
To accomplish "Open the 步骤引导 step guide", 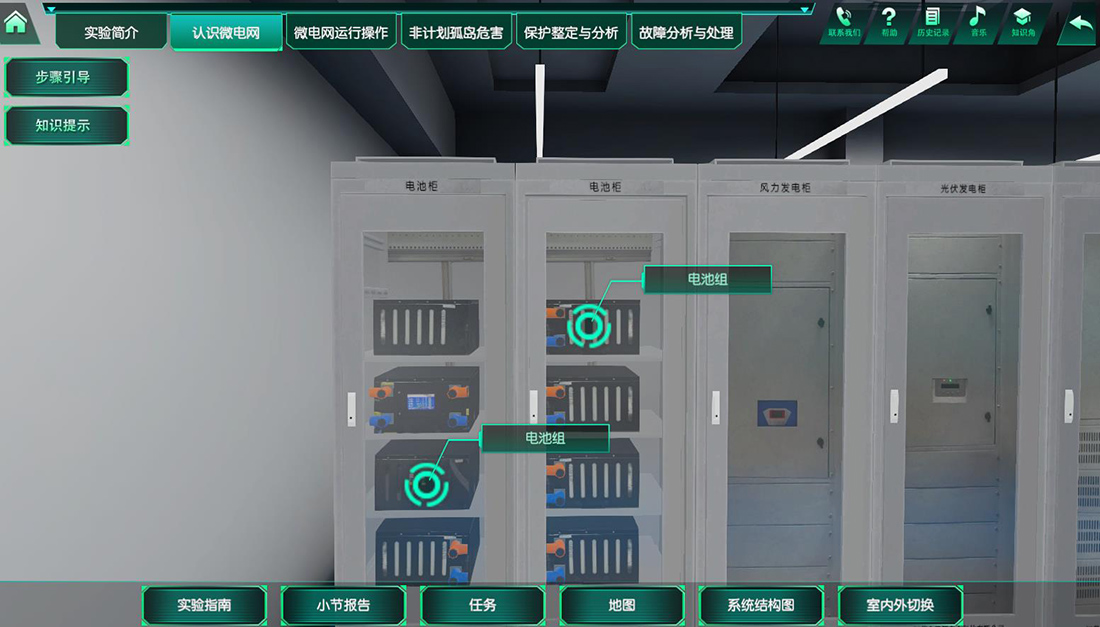I will click(66, 77).
